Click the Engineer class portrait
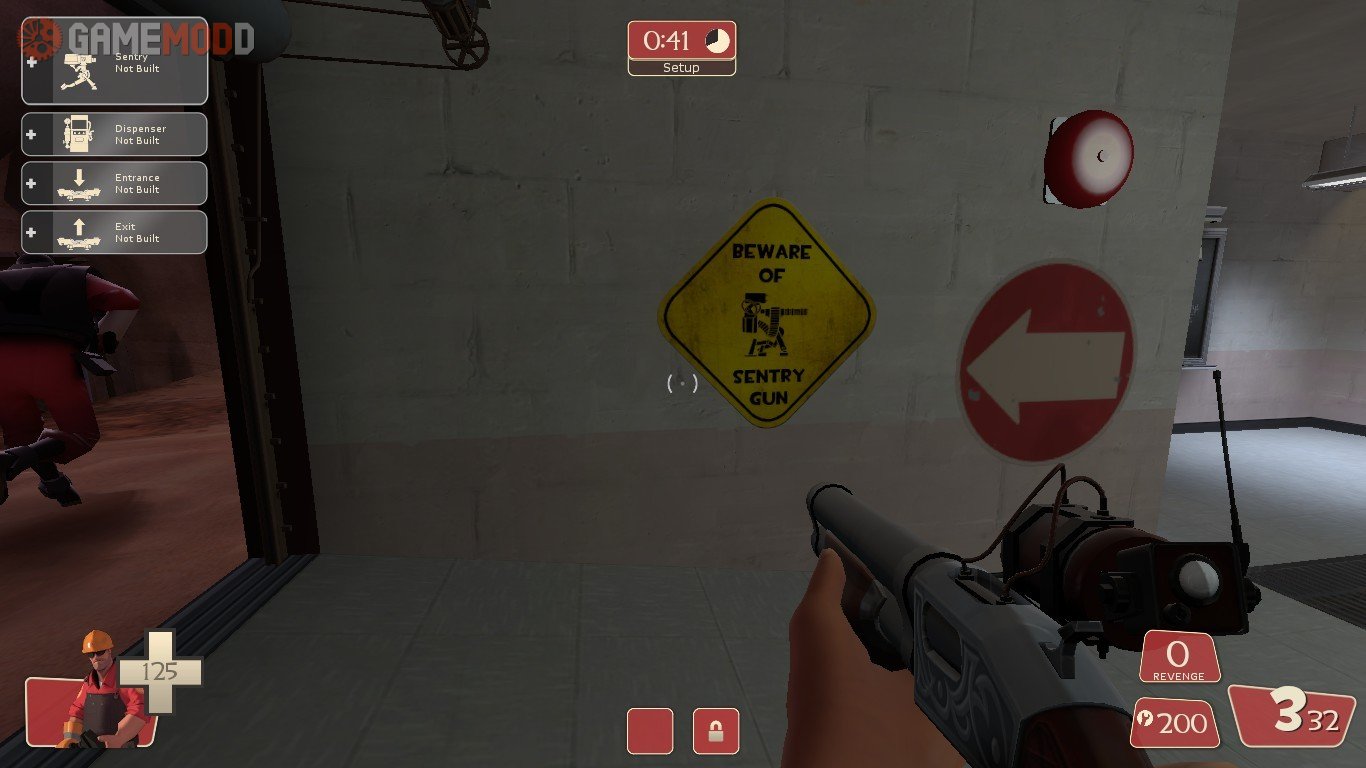Image resolution: width=1366 pixels, height=768 pixels. [x=96, y=692]
